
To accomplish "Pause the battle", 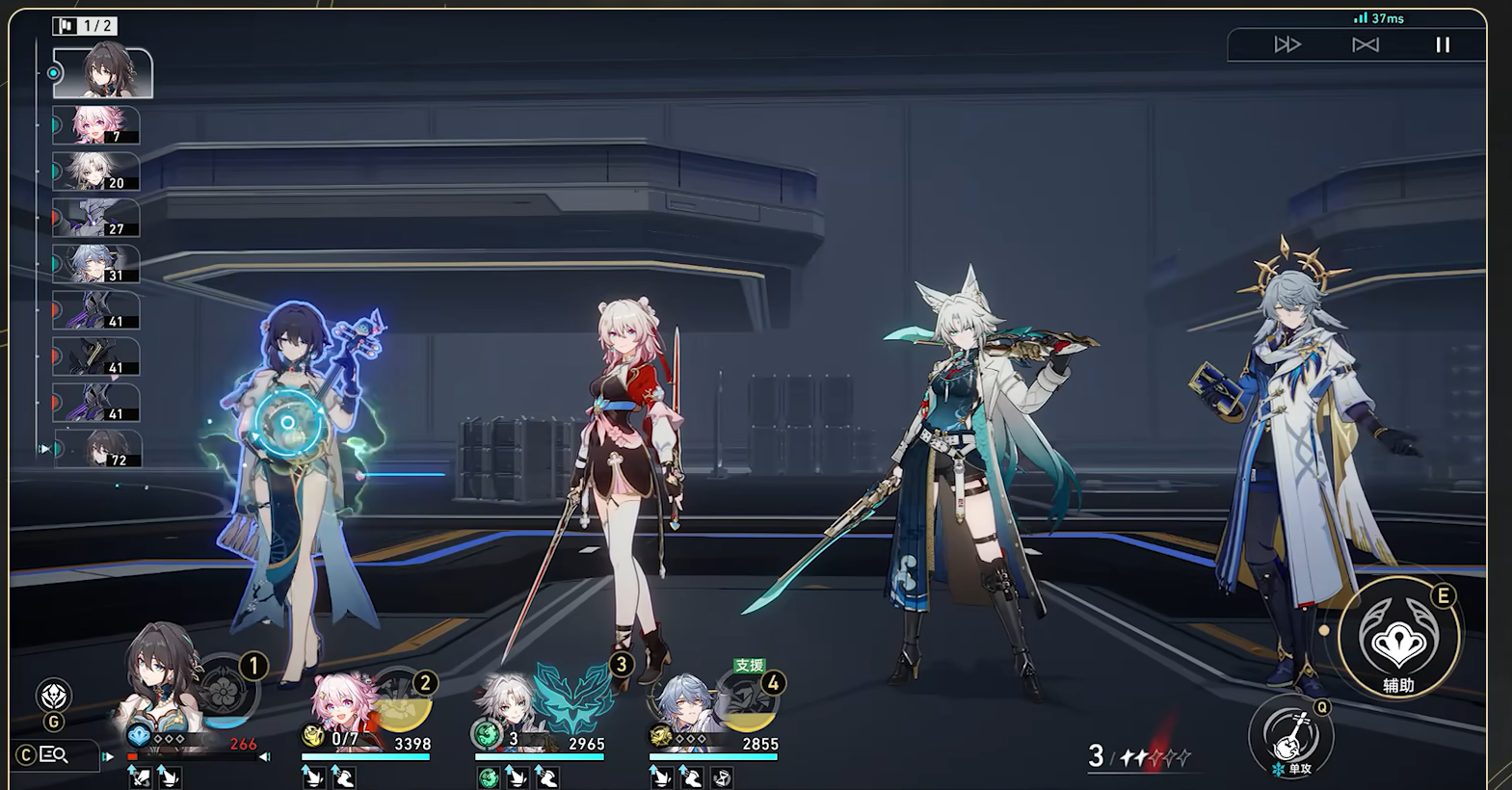I will [1443, 44].
